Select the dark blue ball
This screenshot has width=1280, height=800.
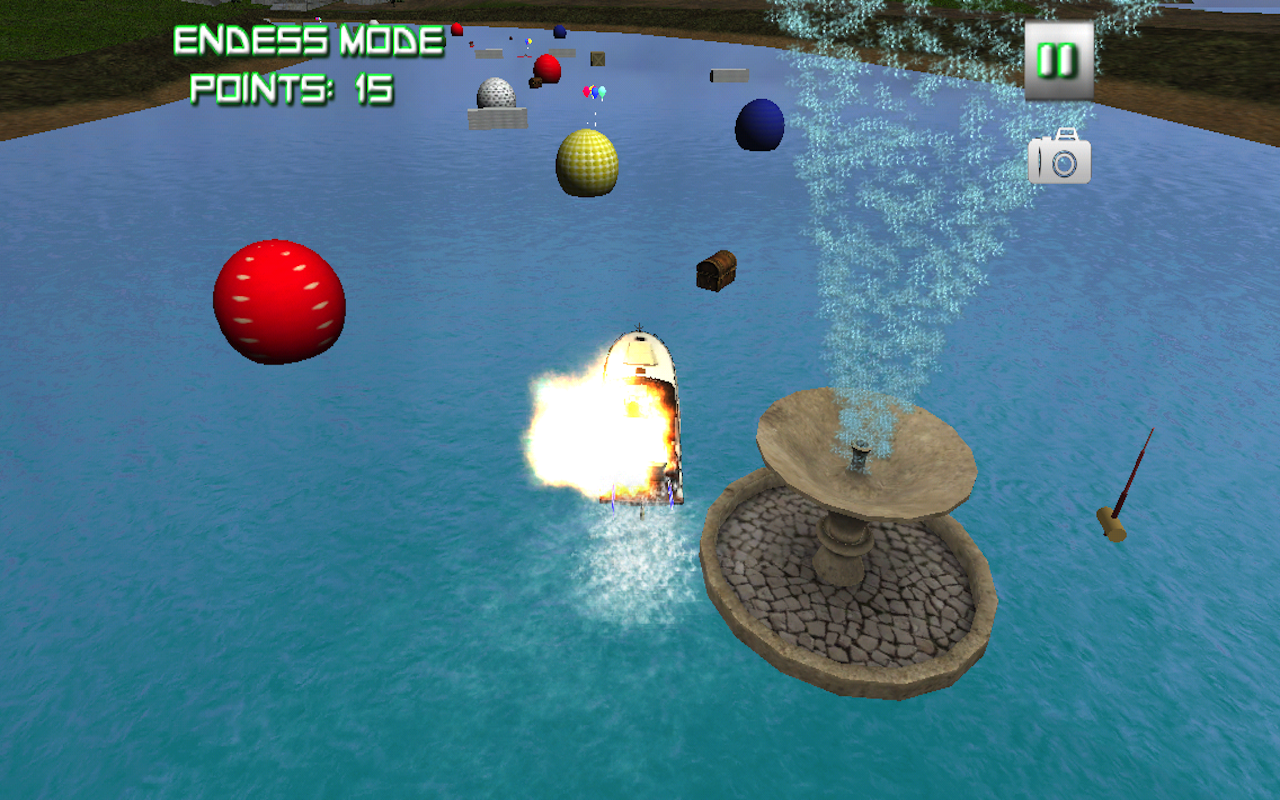point(762,122)
